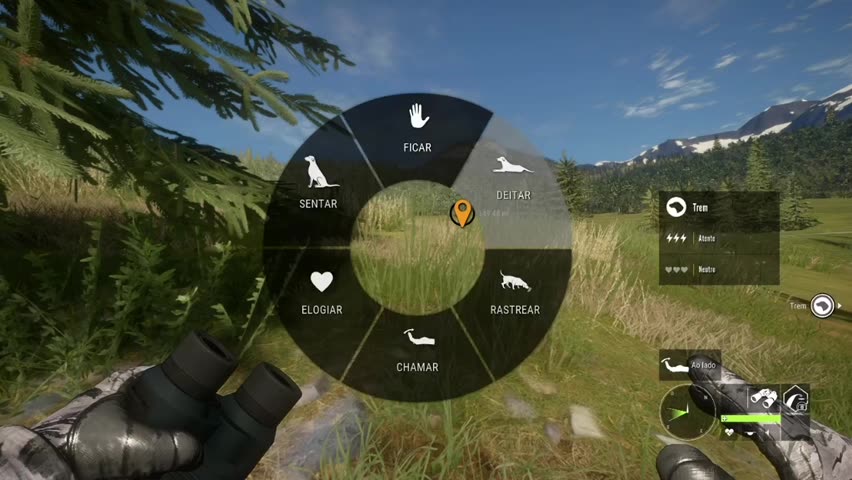Click the Trem dog marker icon
The image size is (852, 480).
pos(822,306)
